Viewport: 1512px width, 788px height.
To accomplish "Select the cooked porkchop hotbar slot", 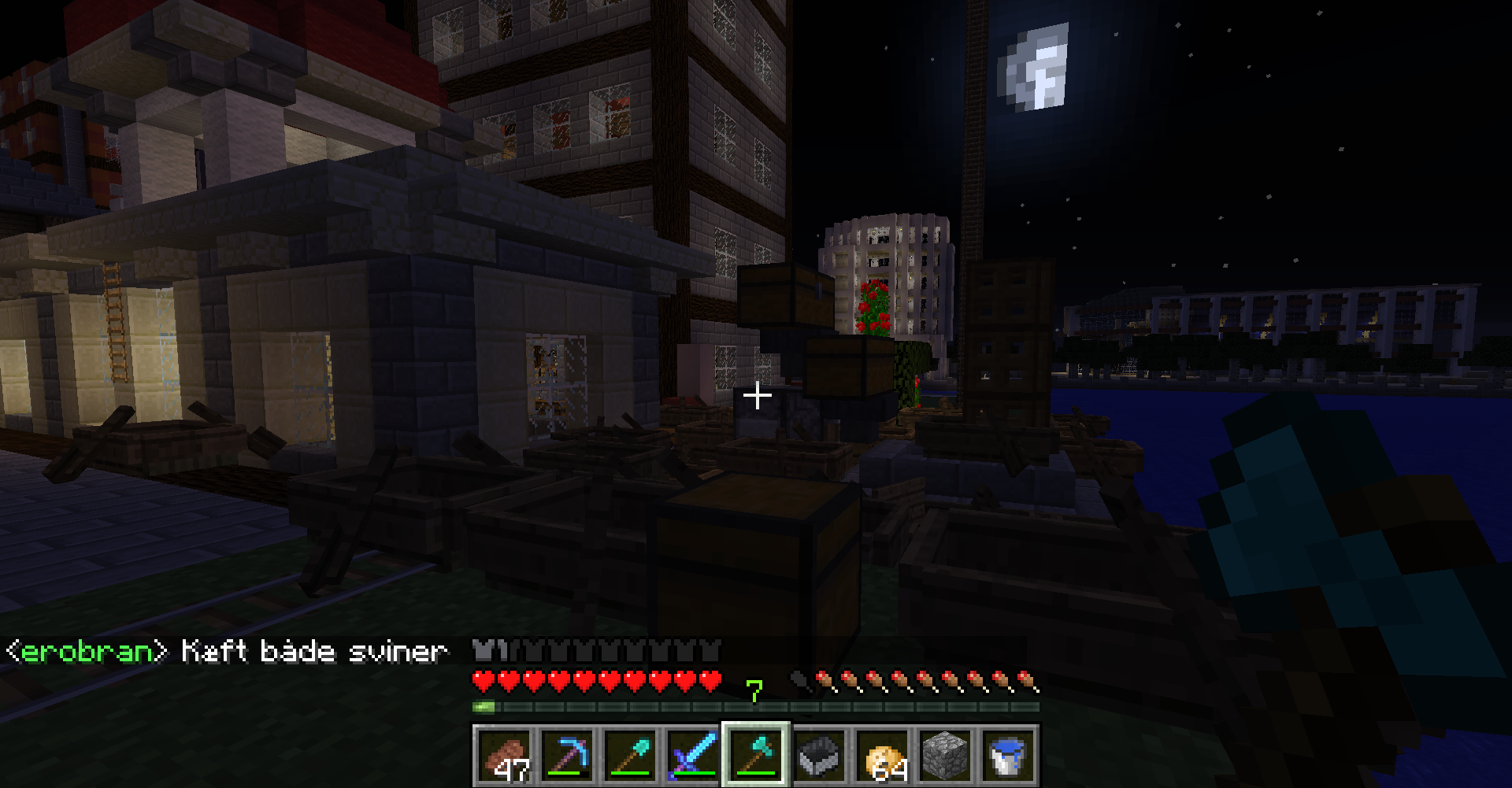I will [505, 755].
